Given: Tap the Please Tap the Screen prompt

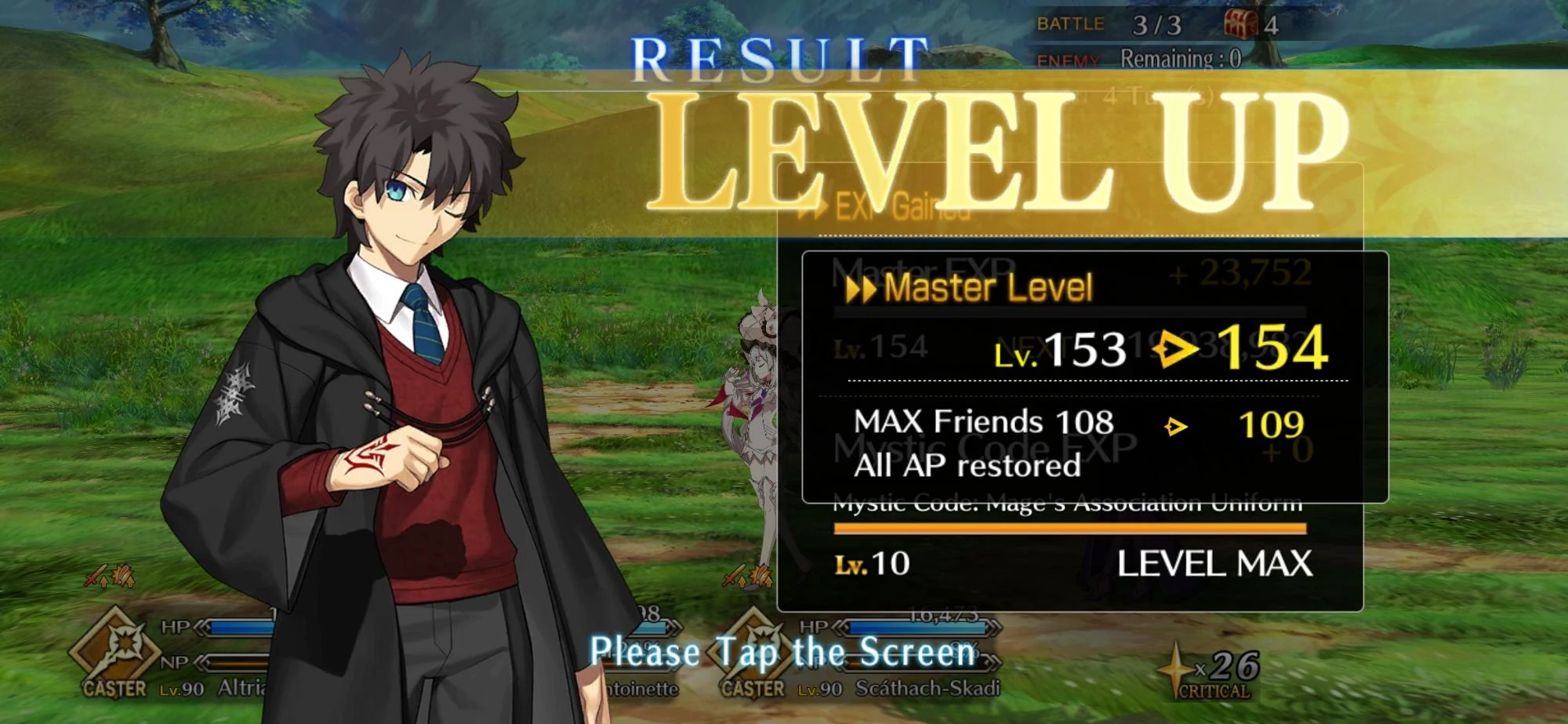Looking at the screenshot, I should pos(782,650).
